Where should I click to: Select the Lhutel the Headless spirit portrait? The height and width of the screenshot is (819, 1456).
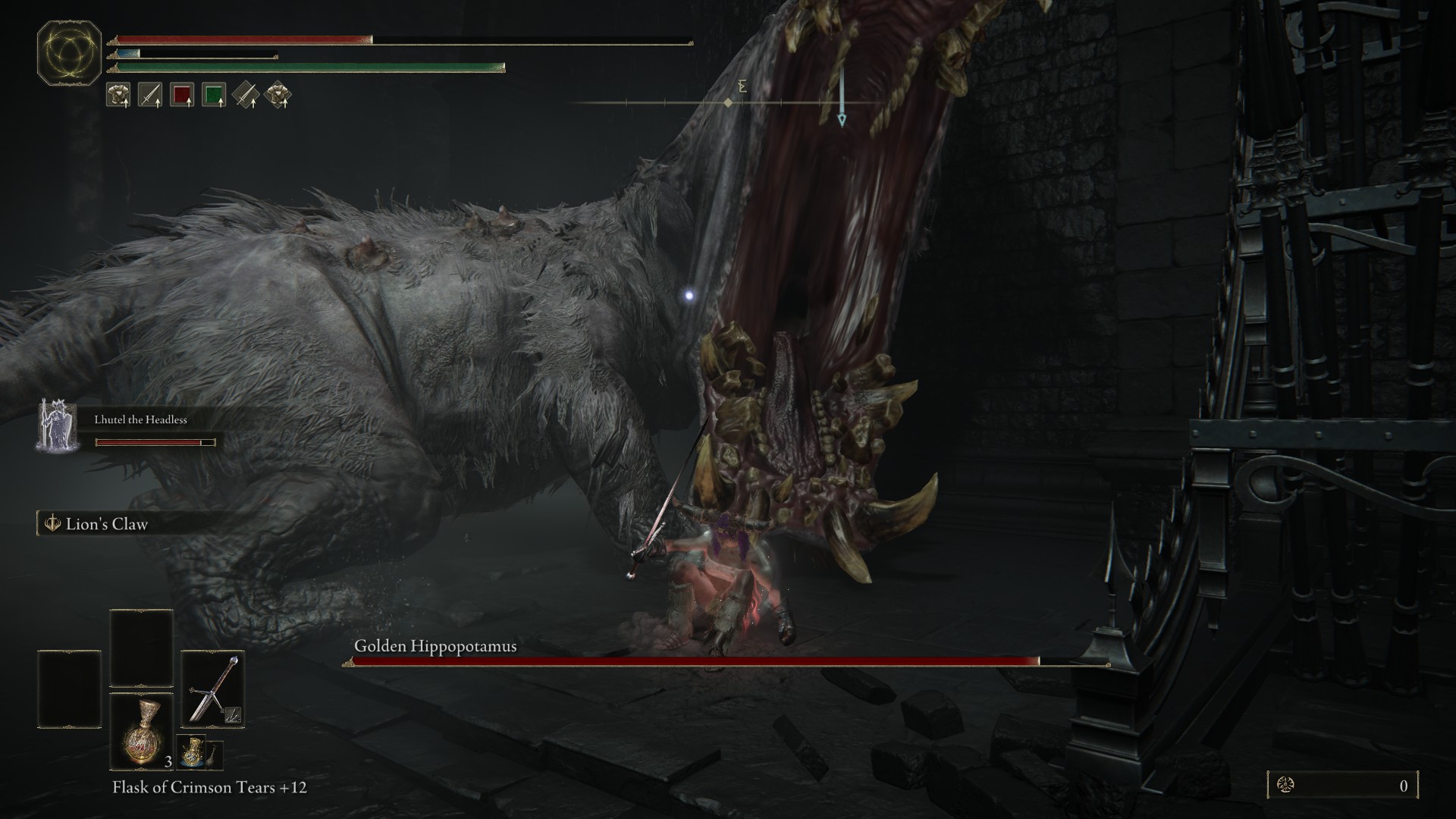click(x=56, y=426)
